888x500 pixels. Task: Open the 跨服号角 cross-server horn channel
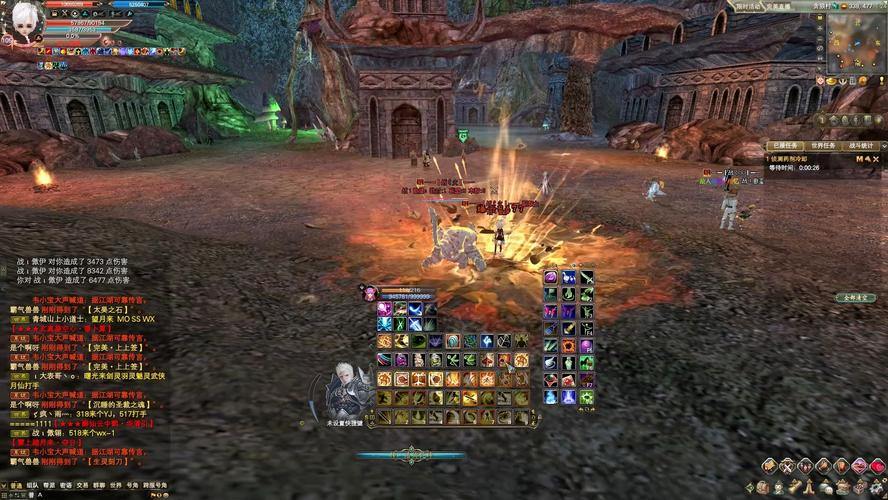coord(154,485)
